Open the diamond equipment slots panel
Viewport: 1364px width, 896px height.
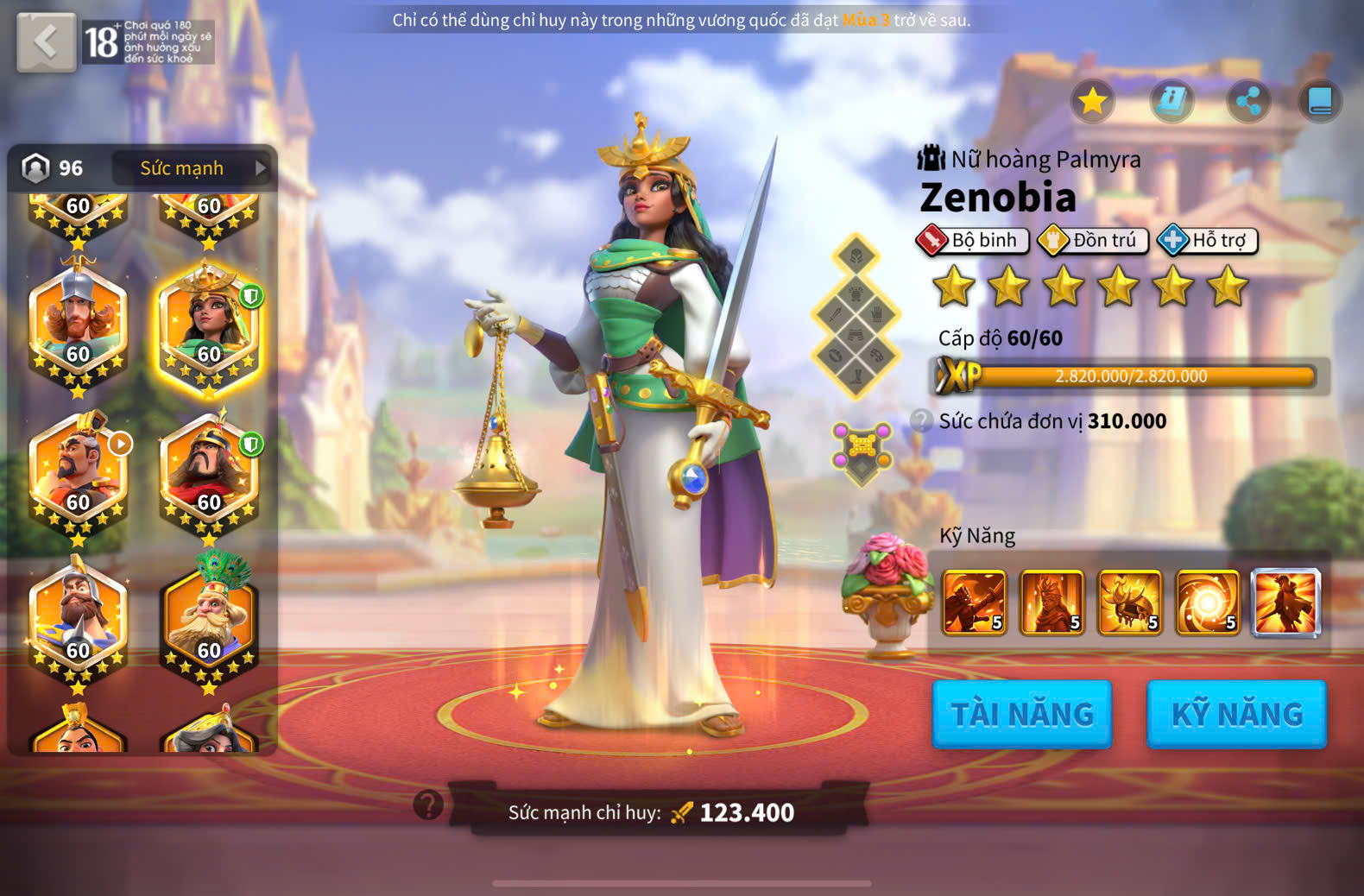point(856,316)
